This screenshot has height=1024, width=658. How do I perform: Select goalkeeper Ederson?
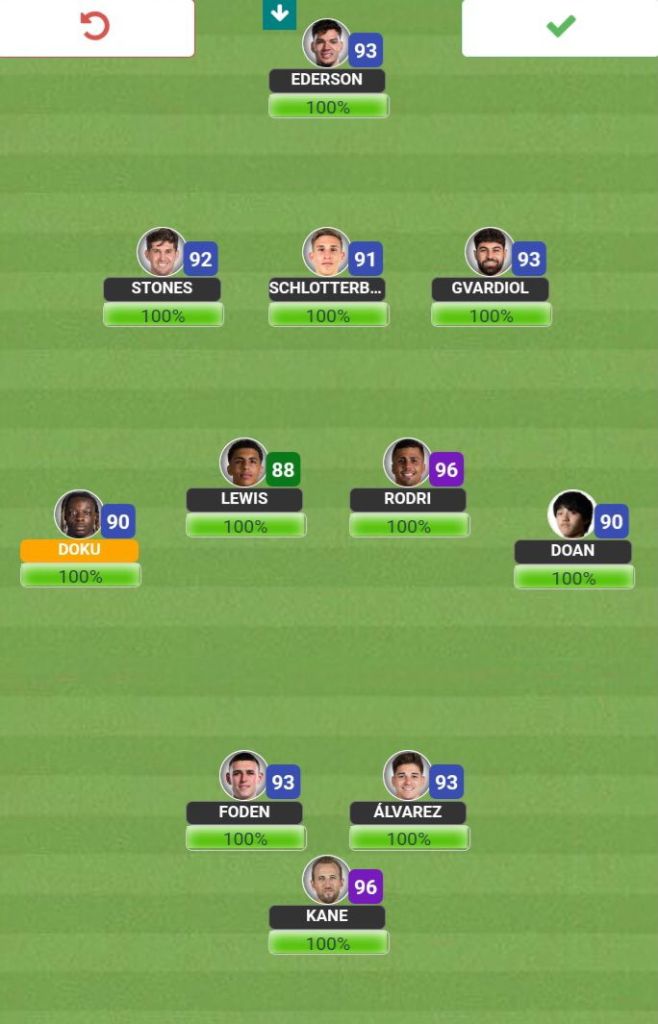(327, 45)
